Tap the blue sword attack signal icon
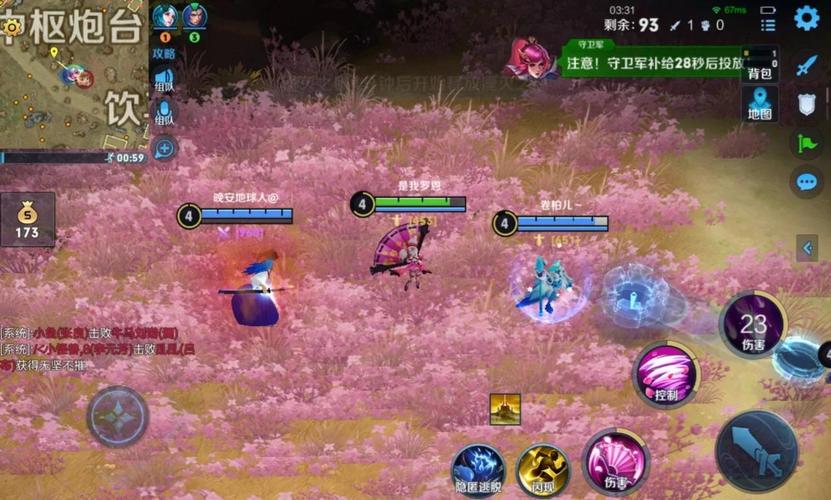This screenshot has height=500, width=831. (x=806, y=65)
